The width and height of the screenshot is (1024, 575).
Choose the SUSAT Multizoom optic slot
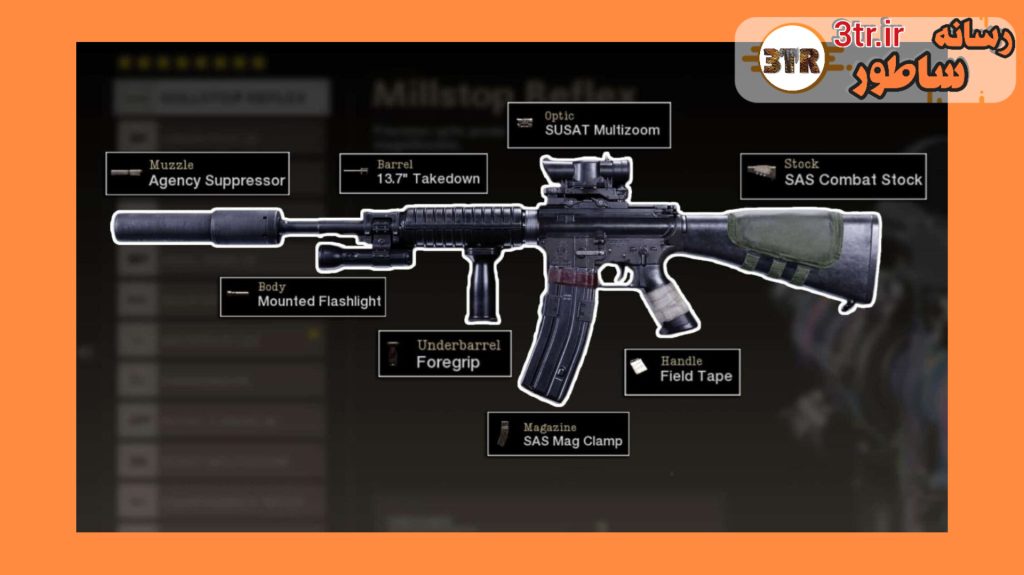coord(588,124)
